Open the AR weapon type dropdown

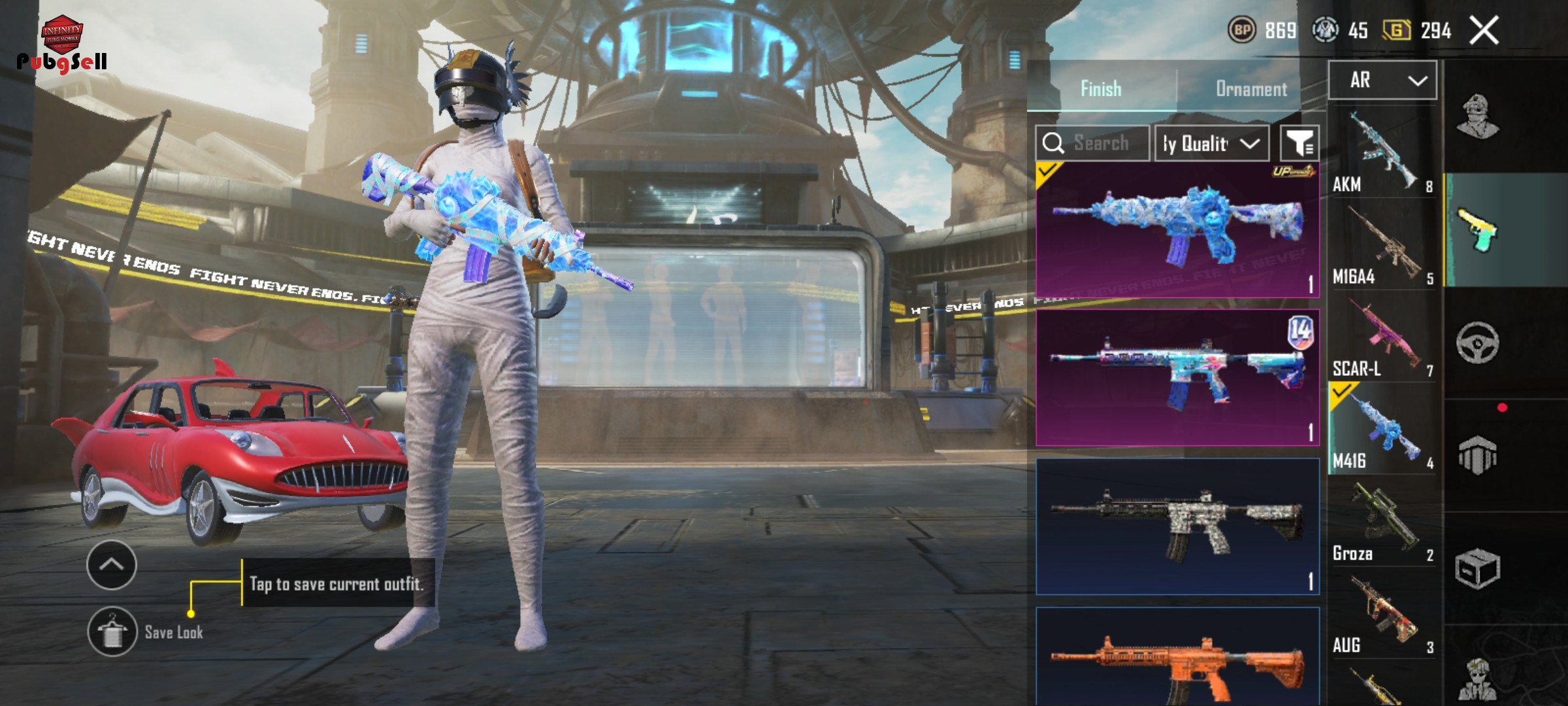pyautogui.click(x=1382, y=80)
